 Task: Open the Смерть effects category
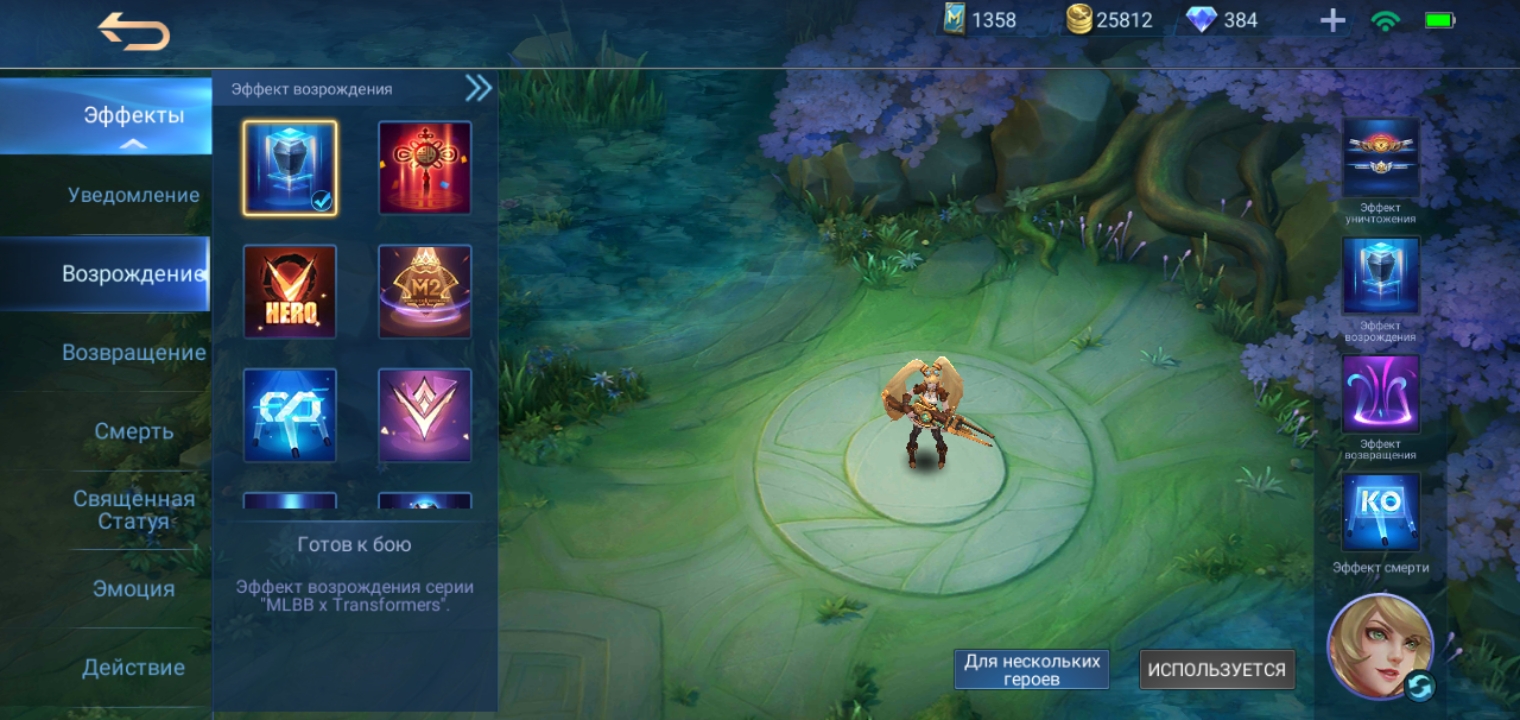(x=133, y=431)
